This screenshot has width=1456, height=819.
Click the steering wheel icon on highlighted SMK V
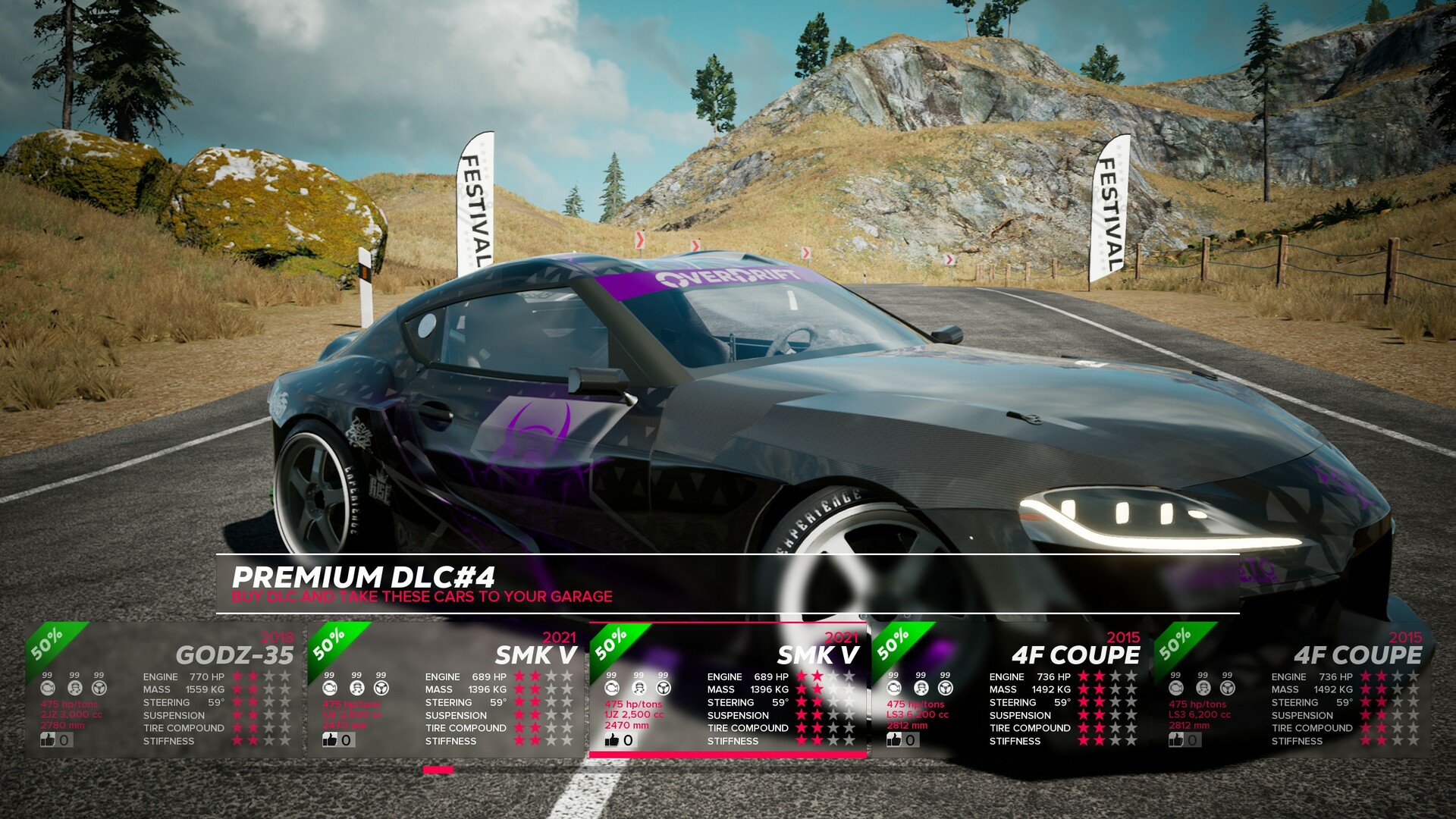665,688
